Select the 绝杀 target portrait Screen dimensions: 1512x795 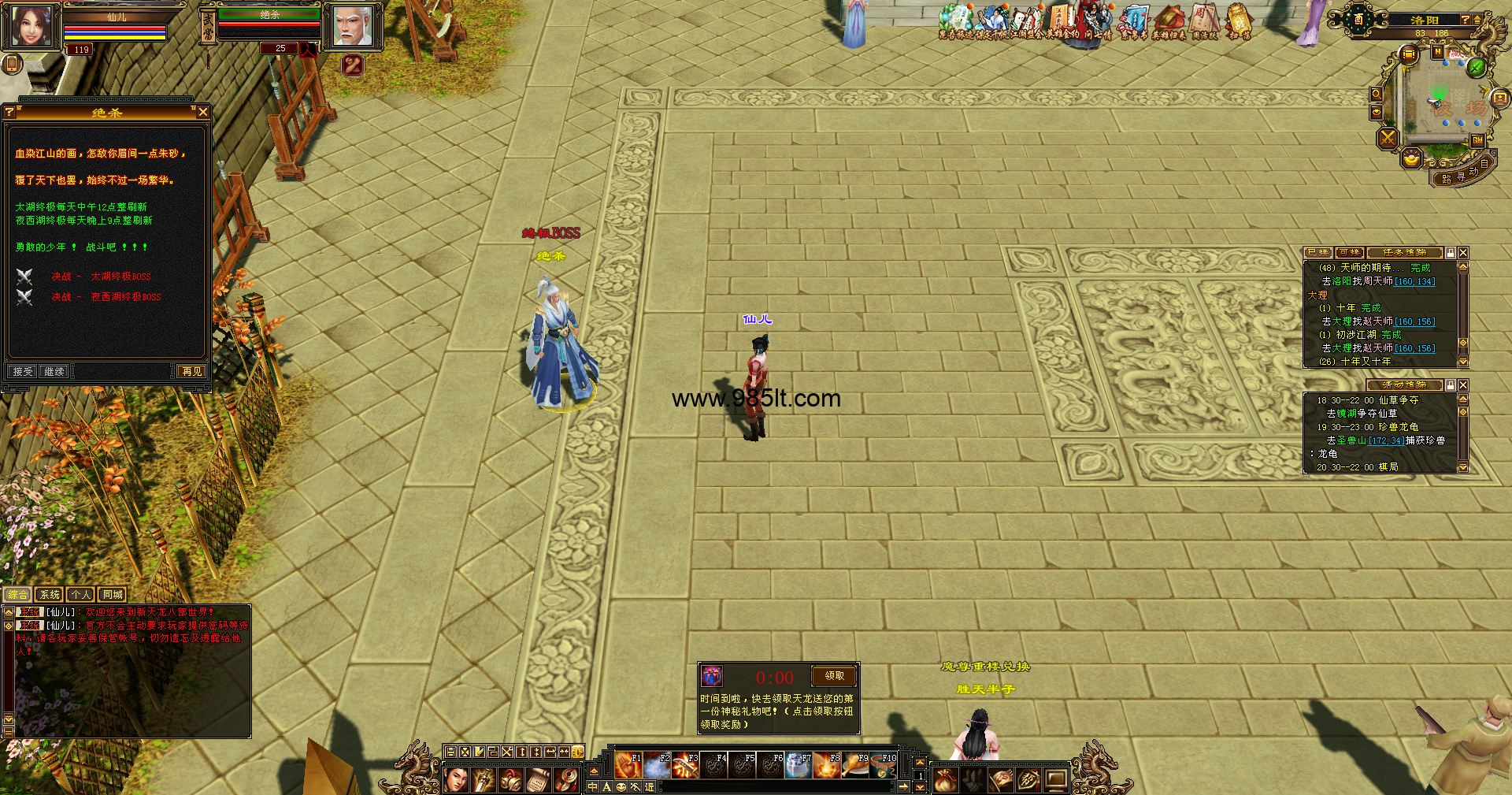click(x=352, y=27)
